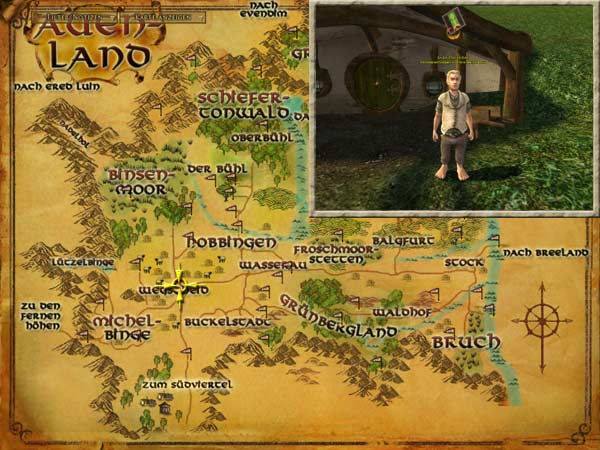Select the 'Zu den fernen Höhen' map exit
This screenshot has height=450, width=600.
pyautogui.click(x=40, y=315)
